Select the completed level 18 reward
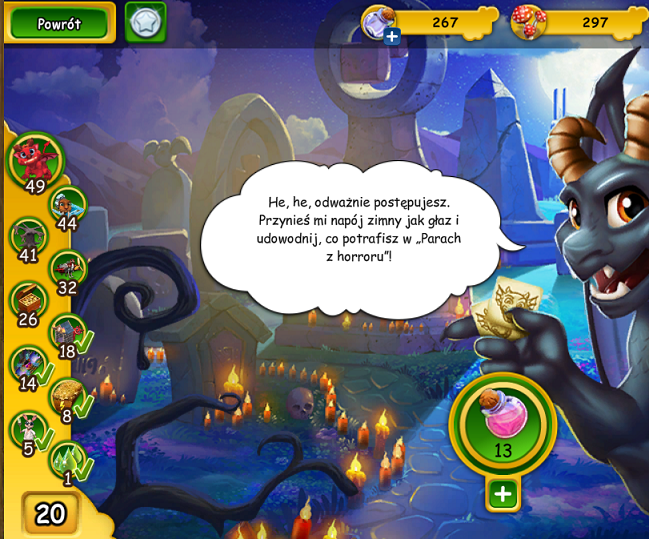The height and width of the screenshot is (539, 649). 67,332
